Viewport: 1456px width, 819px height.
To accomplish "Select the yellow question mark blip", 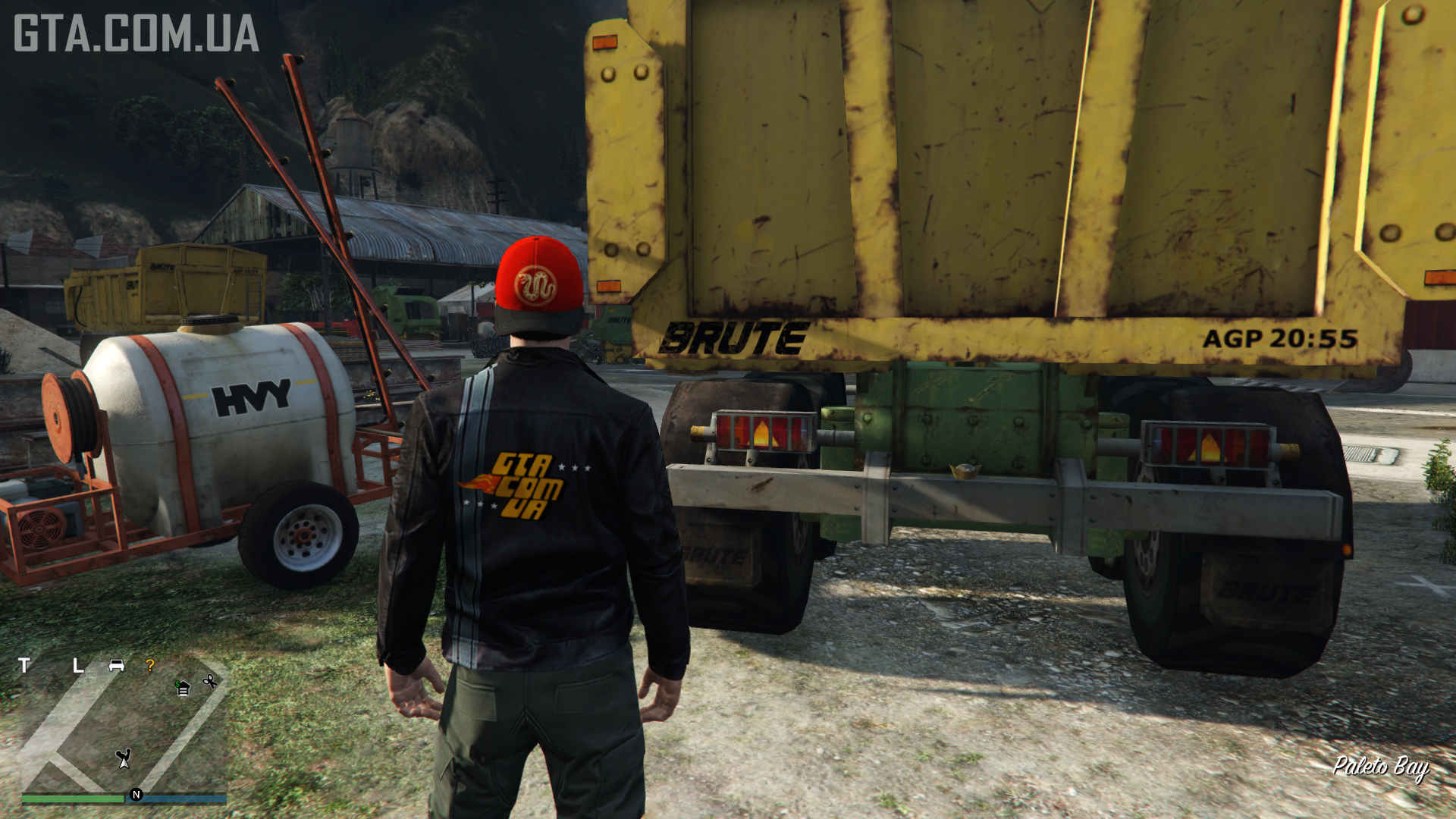I will (x=150, y=665).
